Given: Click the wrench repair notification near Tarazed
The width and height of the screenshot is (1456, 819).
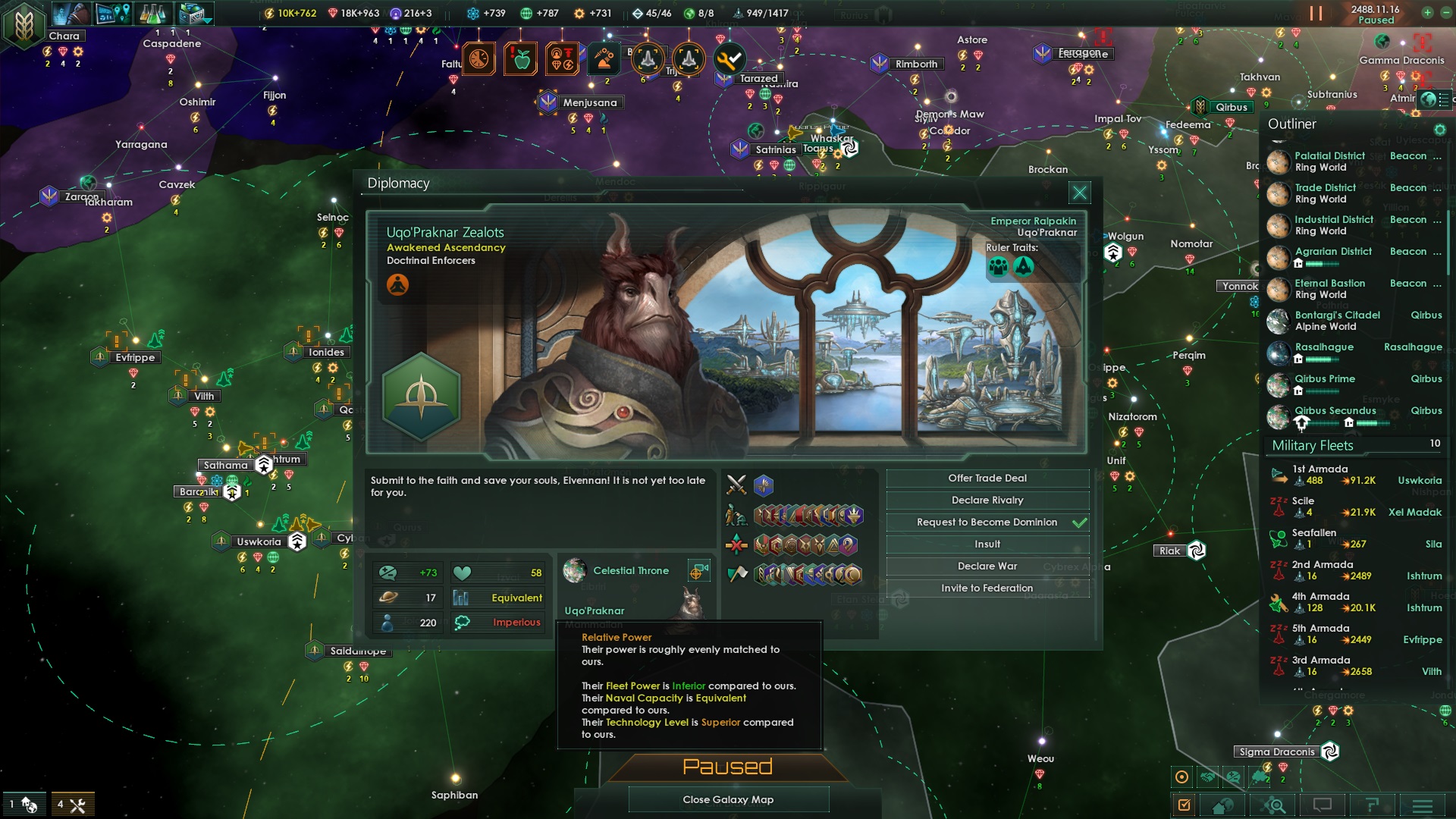Looking at the screenshot, I should click(730, 58).
